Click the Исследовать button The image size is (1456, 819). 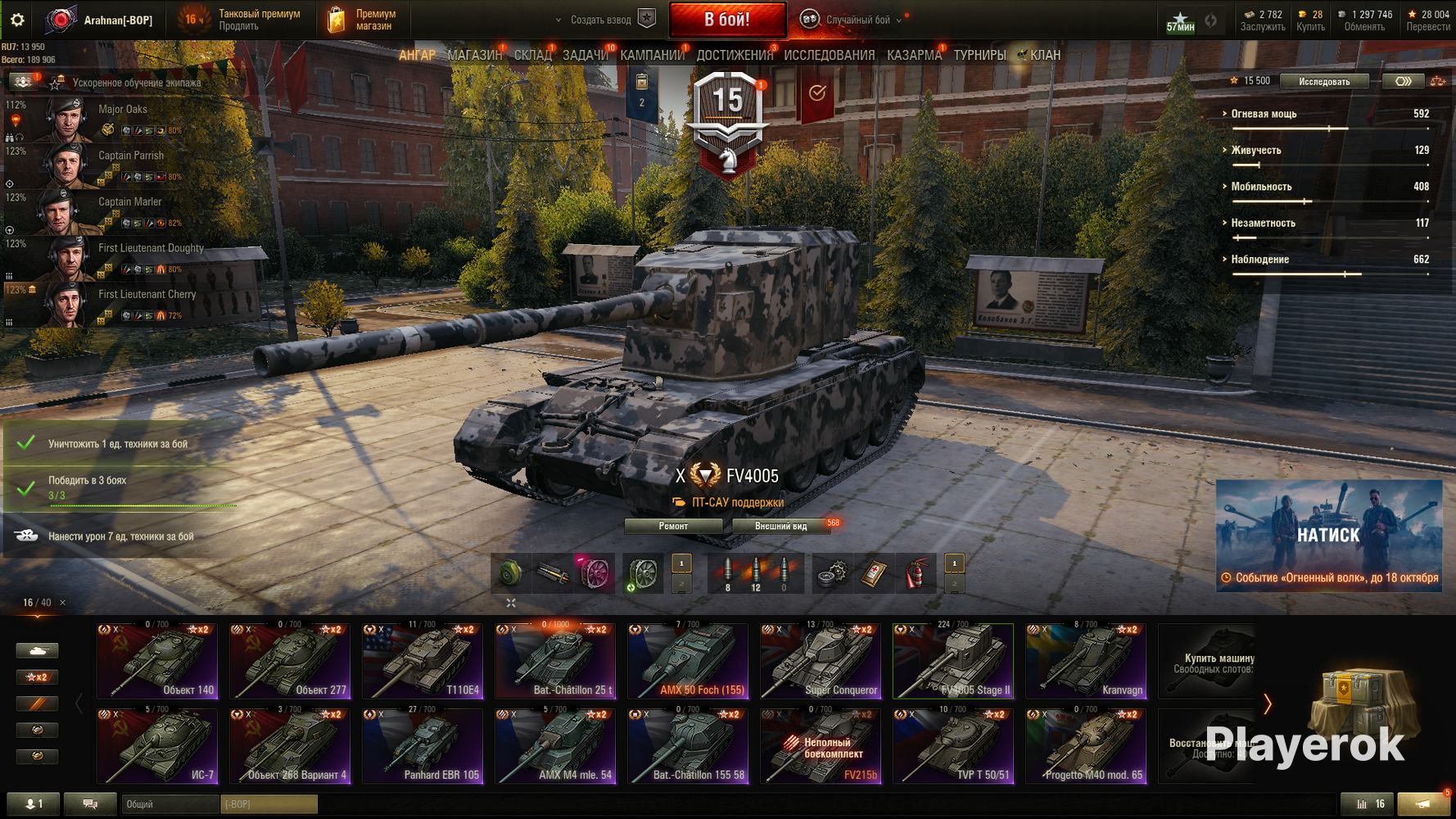1323,81
